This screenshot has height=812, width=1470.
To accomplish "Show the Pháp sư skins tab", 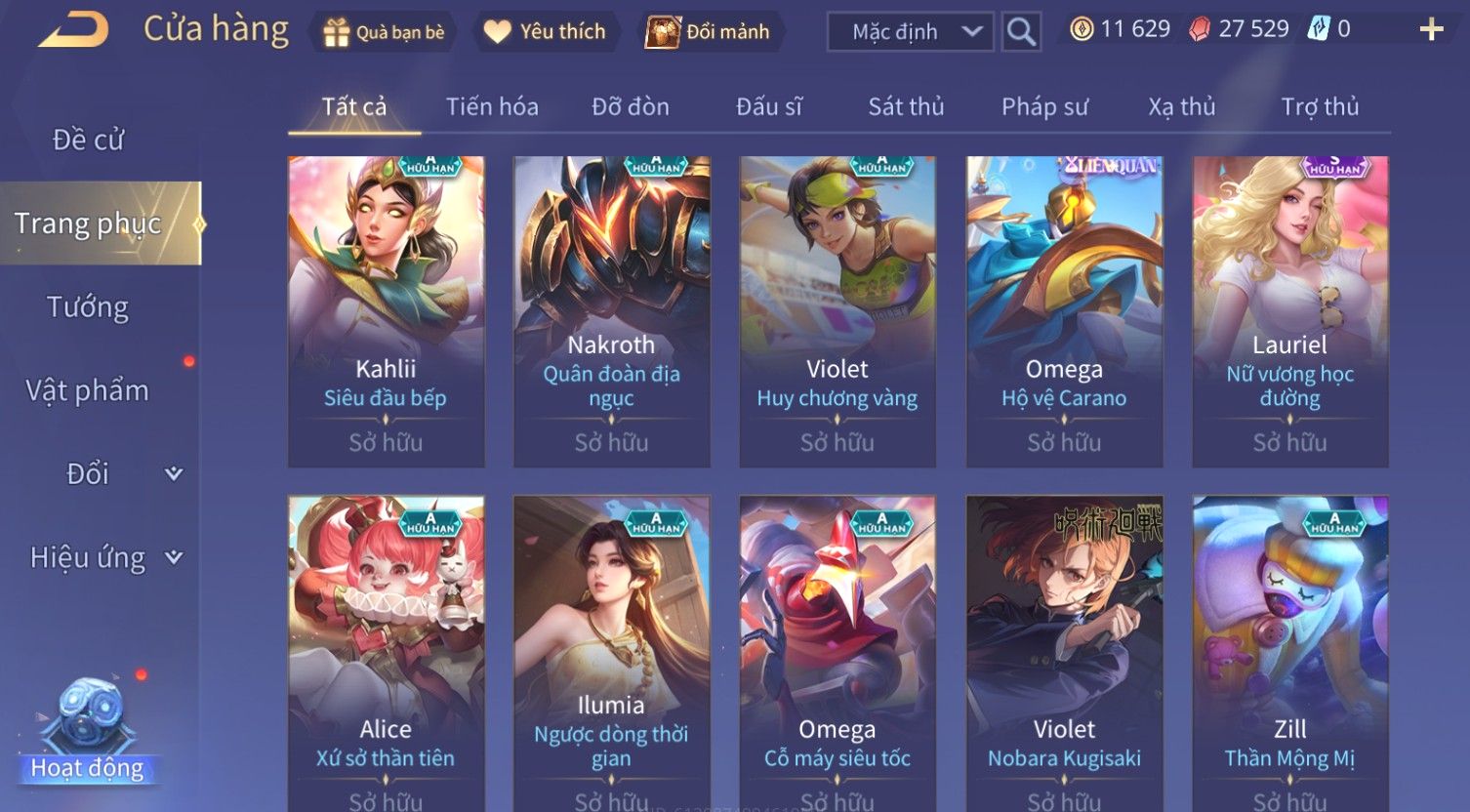I will [1044, 106].
